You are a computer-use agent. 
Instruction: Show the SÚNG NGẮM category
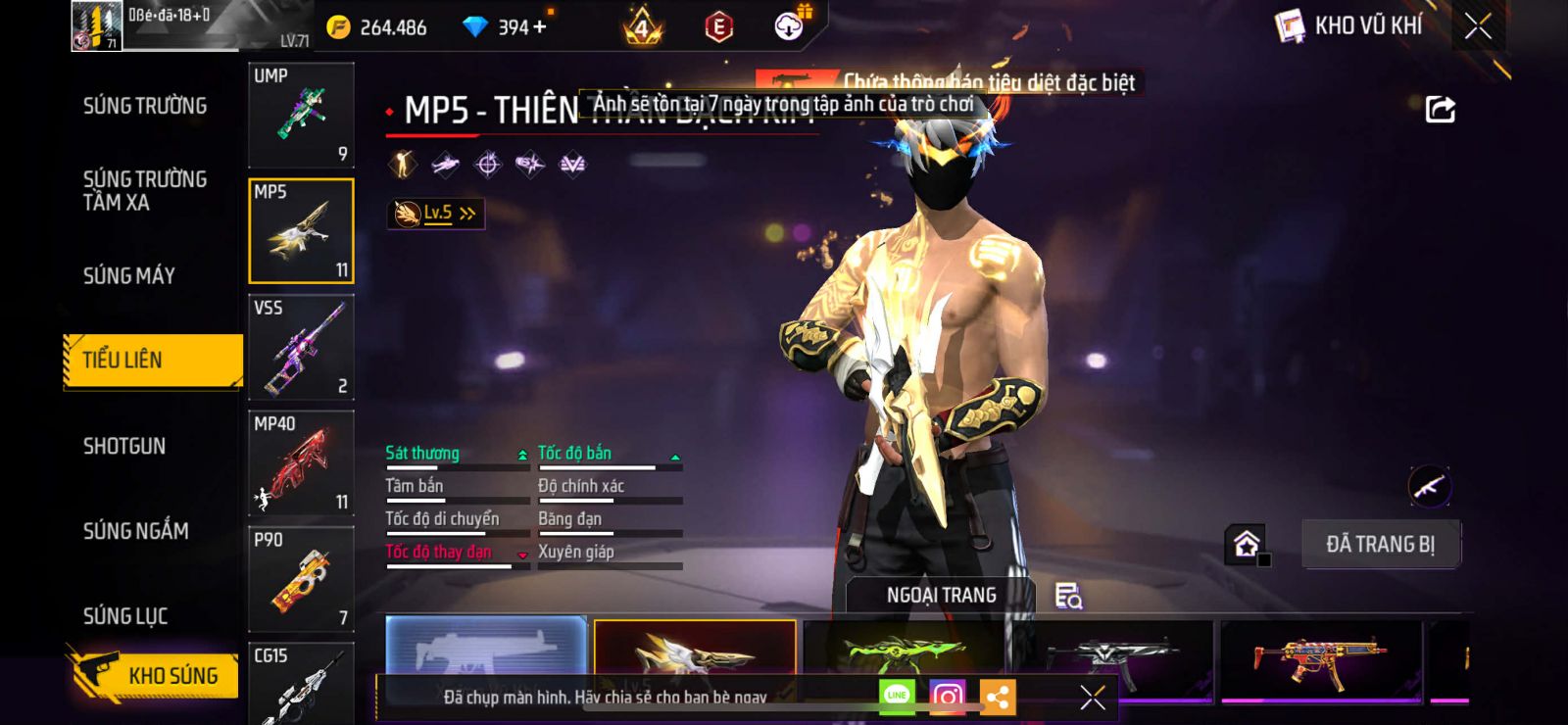pos(136,531)
